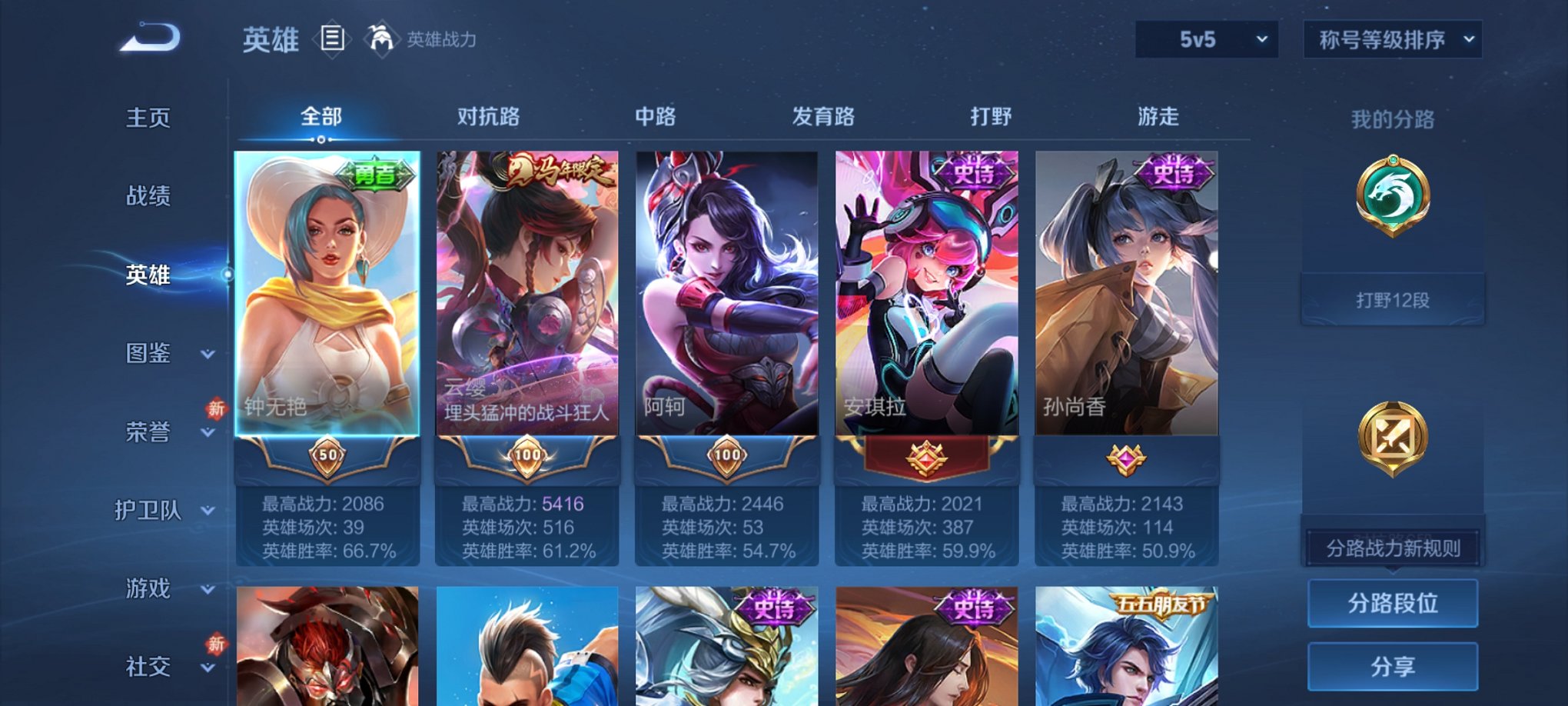Viewport: 1568px width, 706px height.
Task: Click the list icon beside the 英雄 title
Action: (331, 37)
